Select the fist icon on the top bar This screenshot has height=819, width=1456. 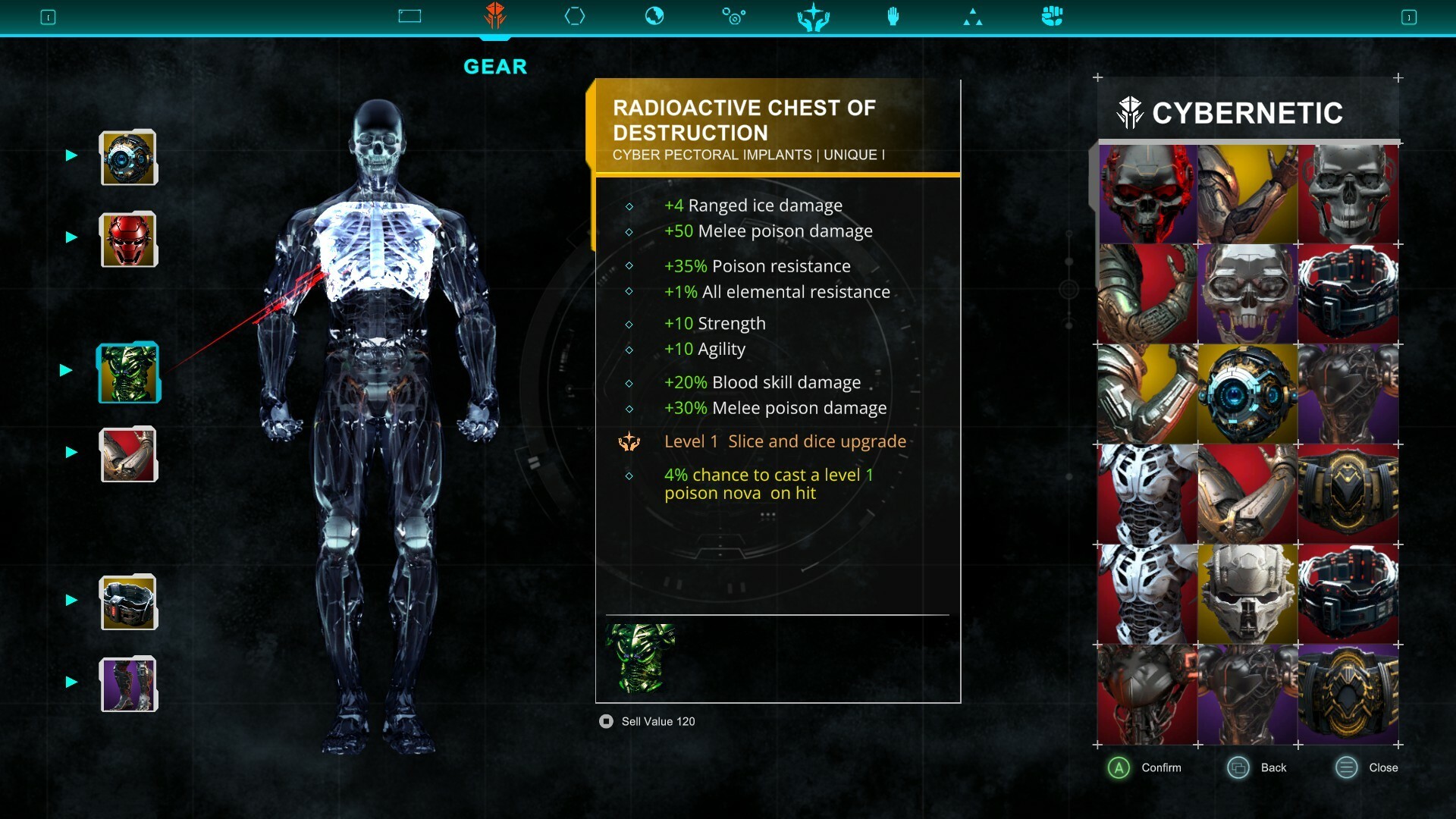[1051, 15]
